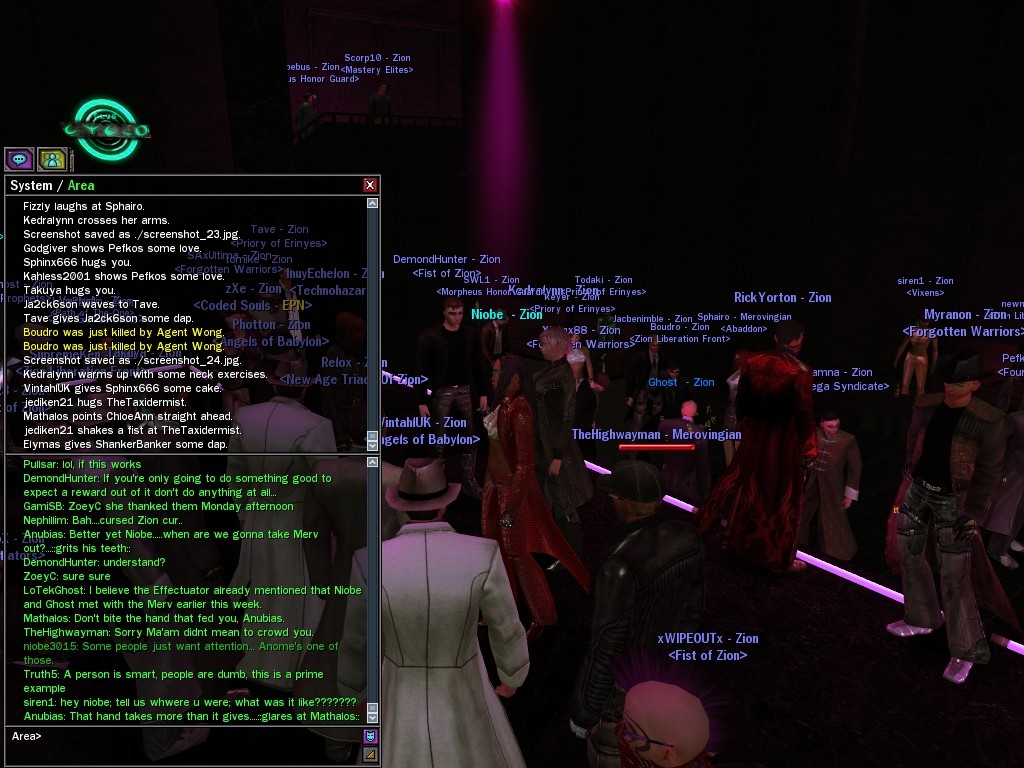
Task: Select the Area channel label in chat header
Action: 81,185
